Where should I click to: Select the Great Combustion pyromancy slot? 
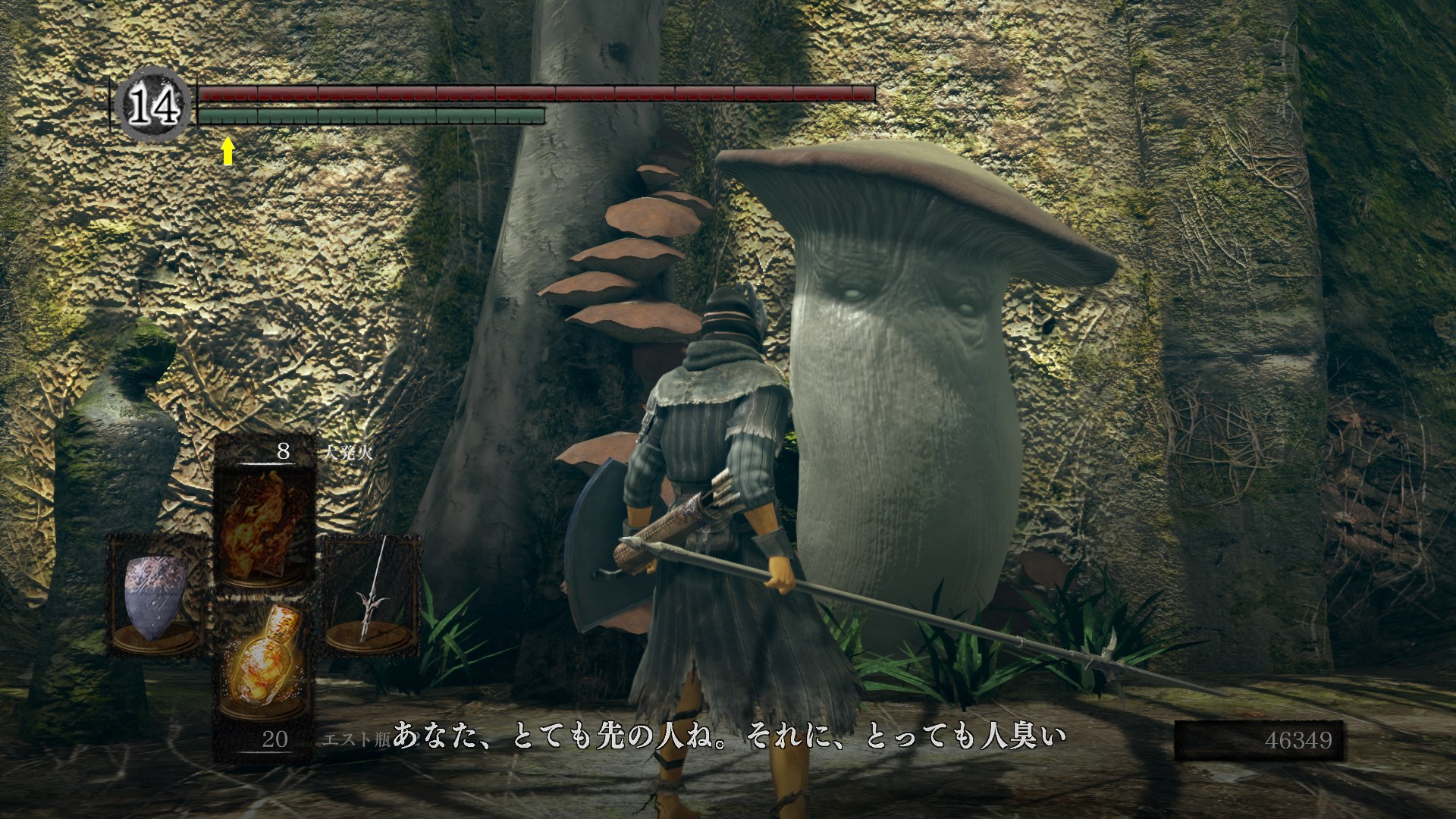click(x=264, y=525)
